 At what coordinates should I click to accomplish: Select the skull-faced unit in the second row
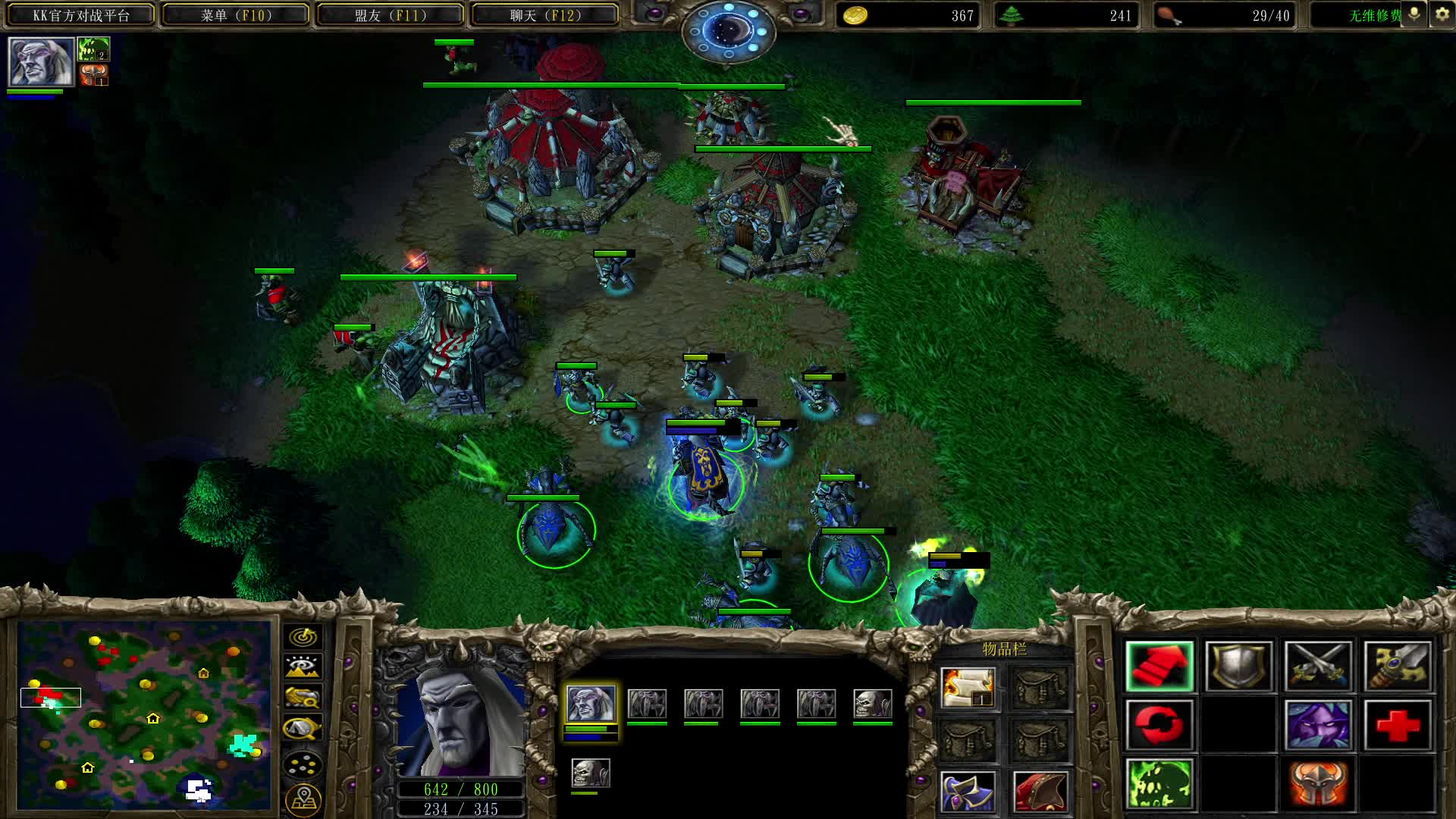pyautogui.click(x=590, y=773)
